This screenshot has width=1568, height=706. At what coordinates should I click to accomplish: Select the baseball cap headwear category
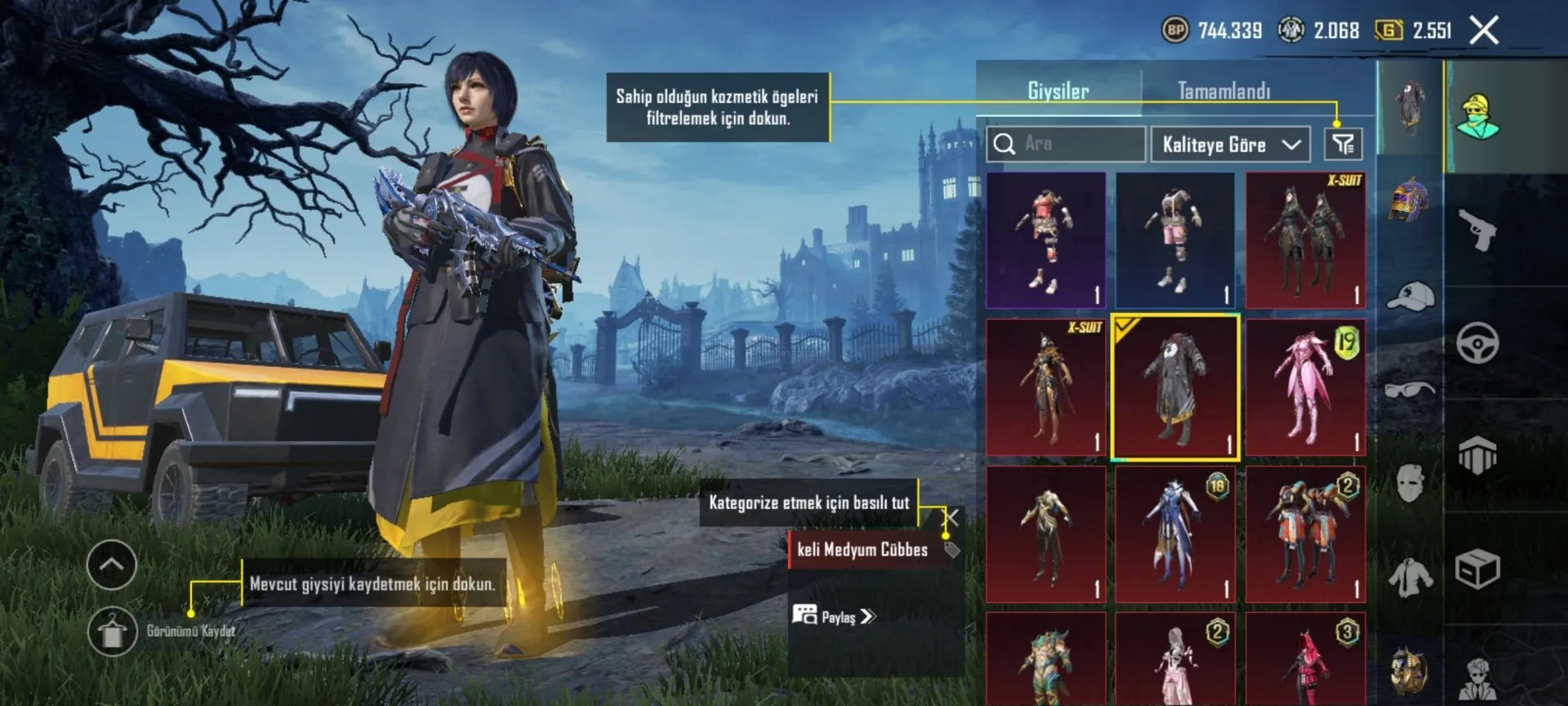(1410, 296)
